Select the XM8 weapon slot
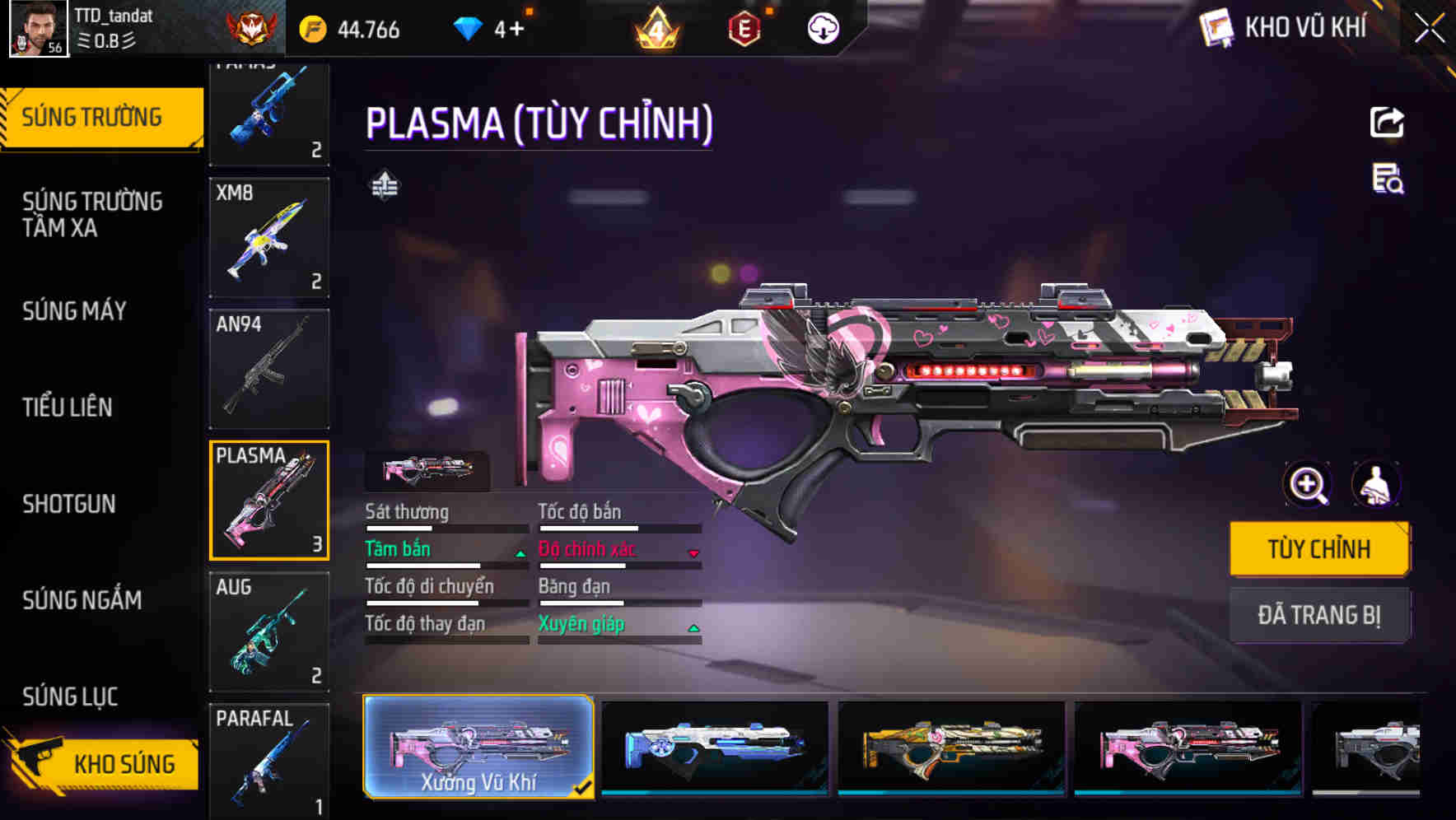1456x820 pixels. 269,237
